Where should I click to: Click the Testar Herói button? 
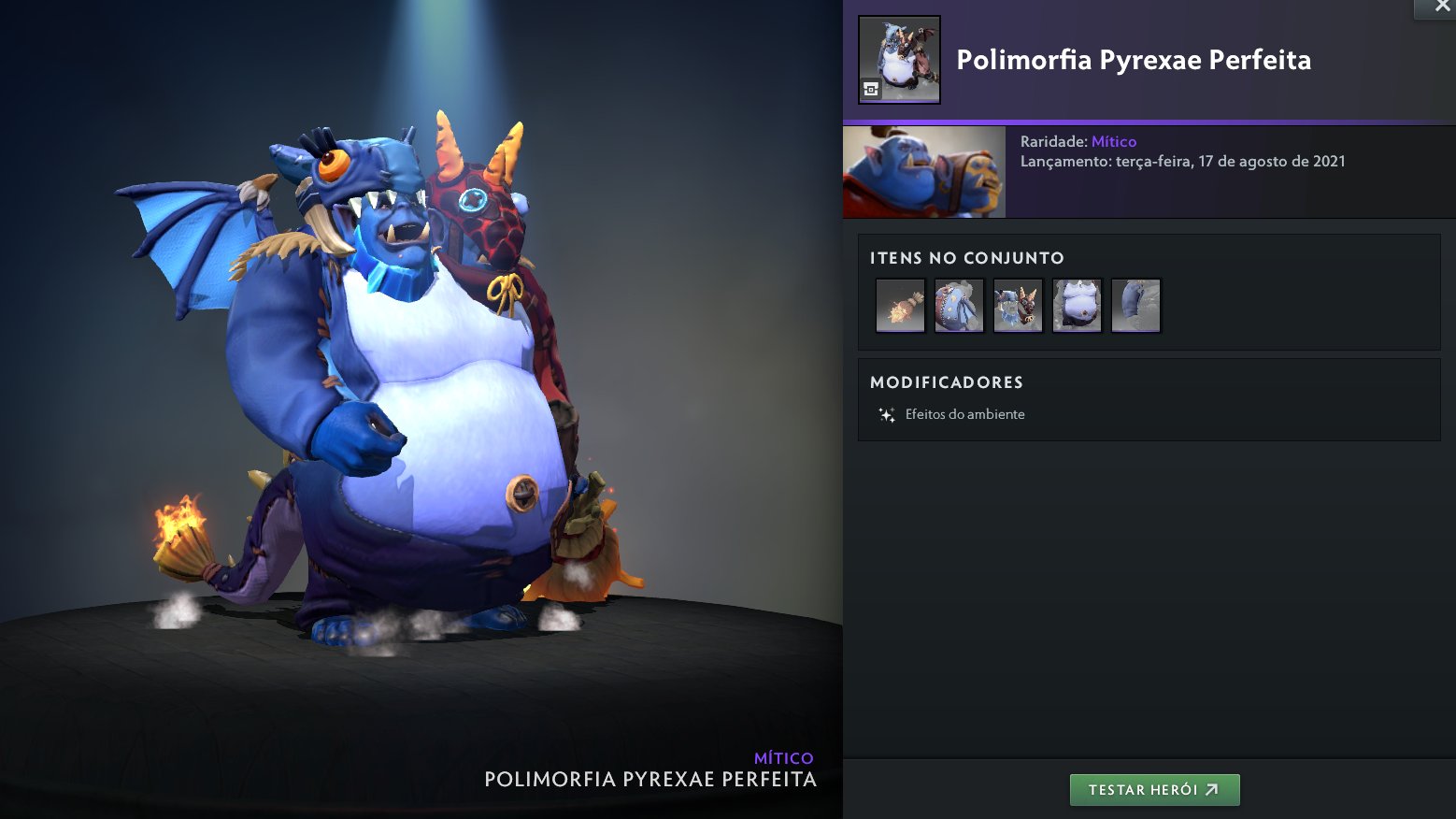tap(1154, 790)
